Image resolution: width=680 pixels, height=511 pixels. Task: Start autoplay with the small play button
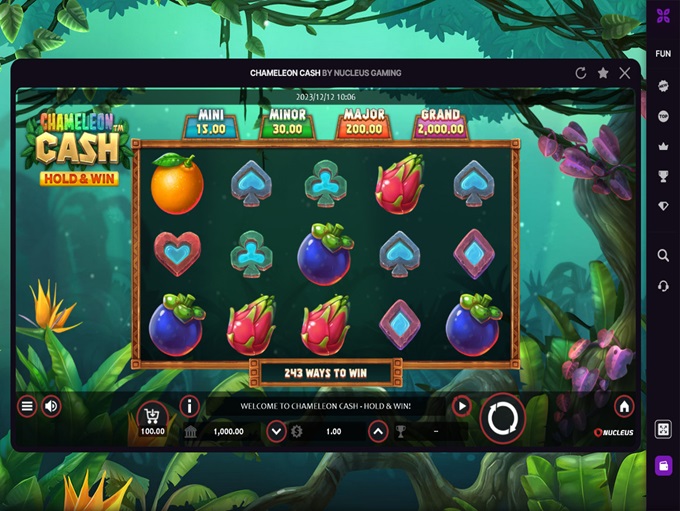click(461, 406)
